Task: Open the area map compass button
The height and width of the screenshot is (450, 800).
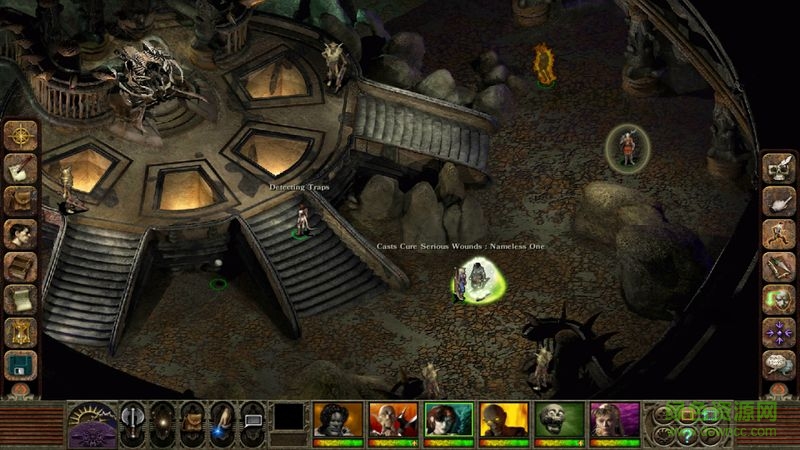Action: [20, 135]
